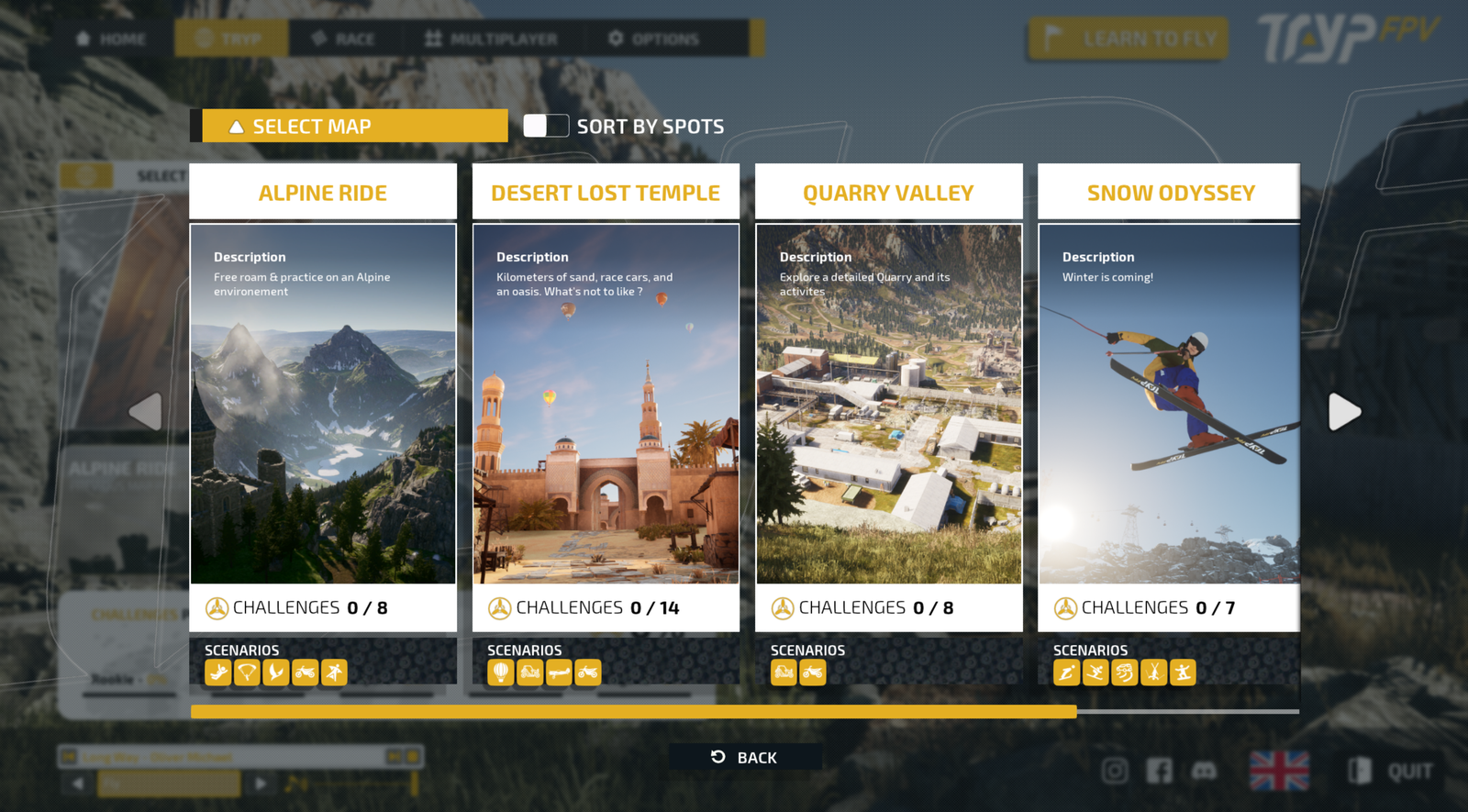The image size is (1468, 812).
Task: Switch to the Race tab
Action: [343, 39]
